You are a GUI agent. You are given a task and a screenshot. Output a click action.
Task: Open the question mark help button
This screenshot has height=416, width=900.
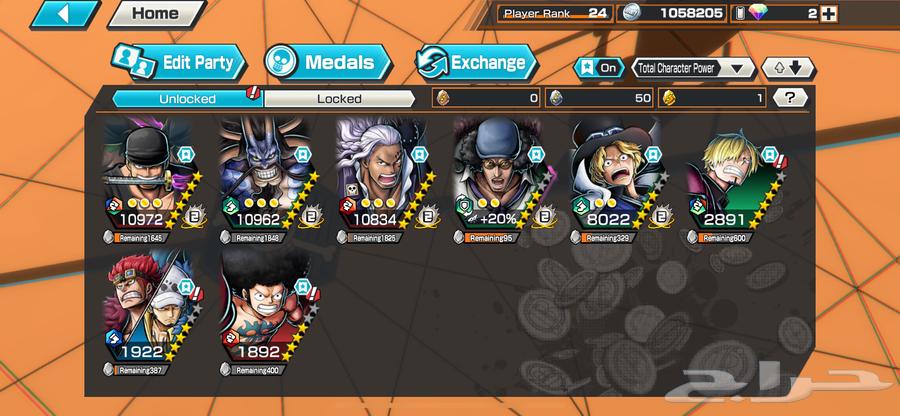pos(791,98)
